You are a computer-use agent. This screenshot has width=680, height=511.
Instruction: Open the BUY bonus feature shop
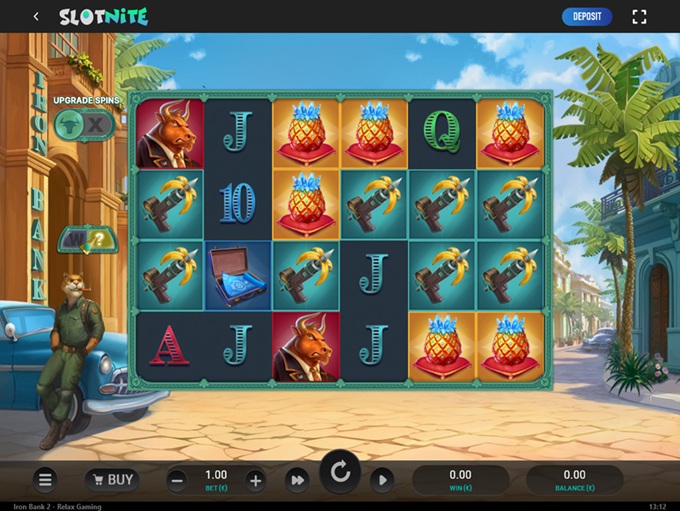(111, 480)
